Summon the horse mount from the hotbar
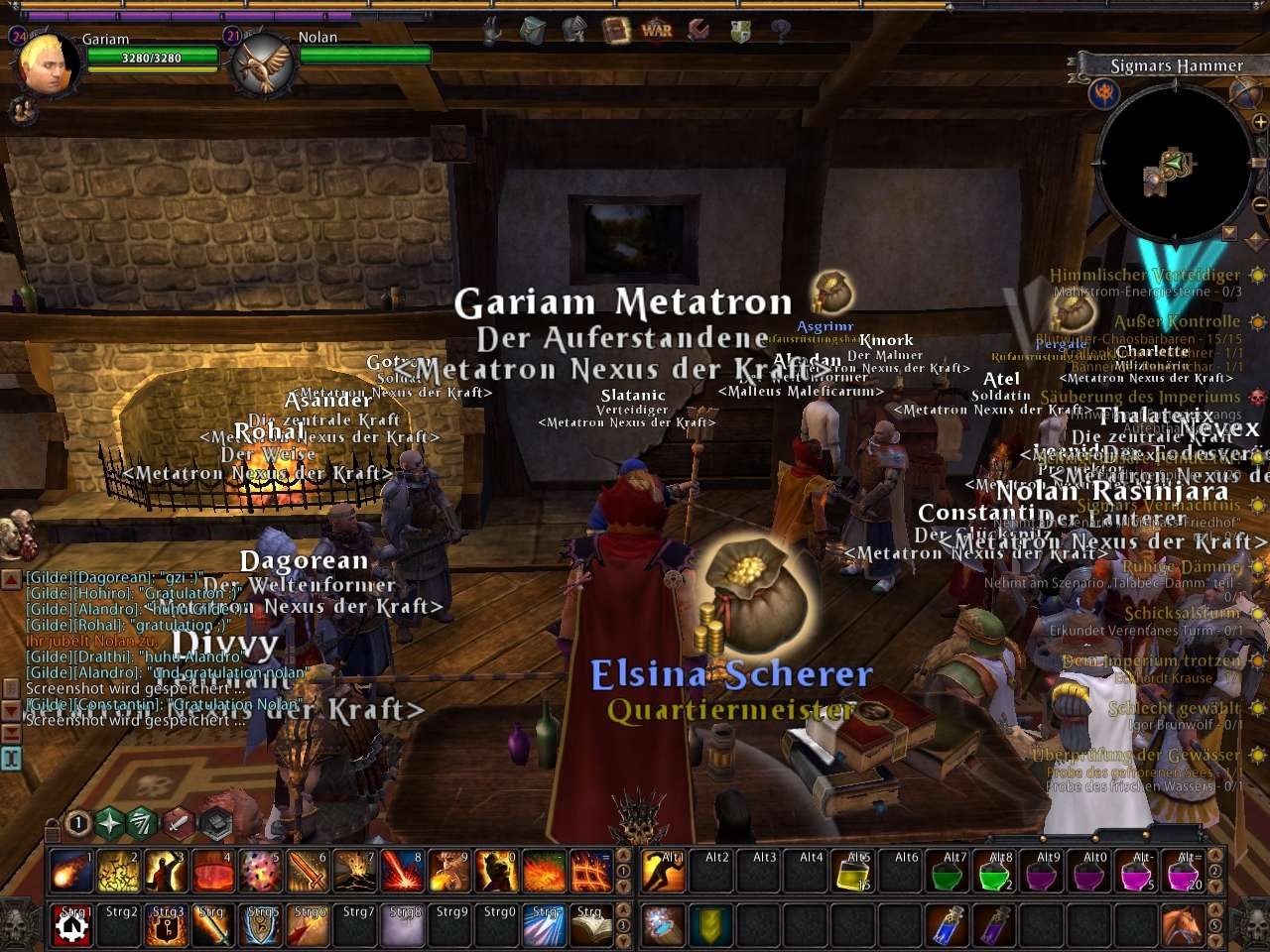 tap(1181, 926)
